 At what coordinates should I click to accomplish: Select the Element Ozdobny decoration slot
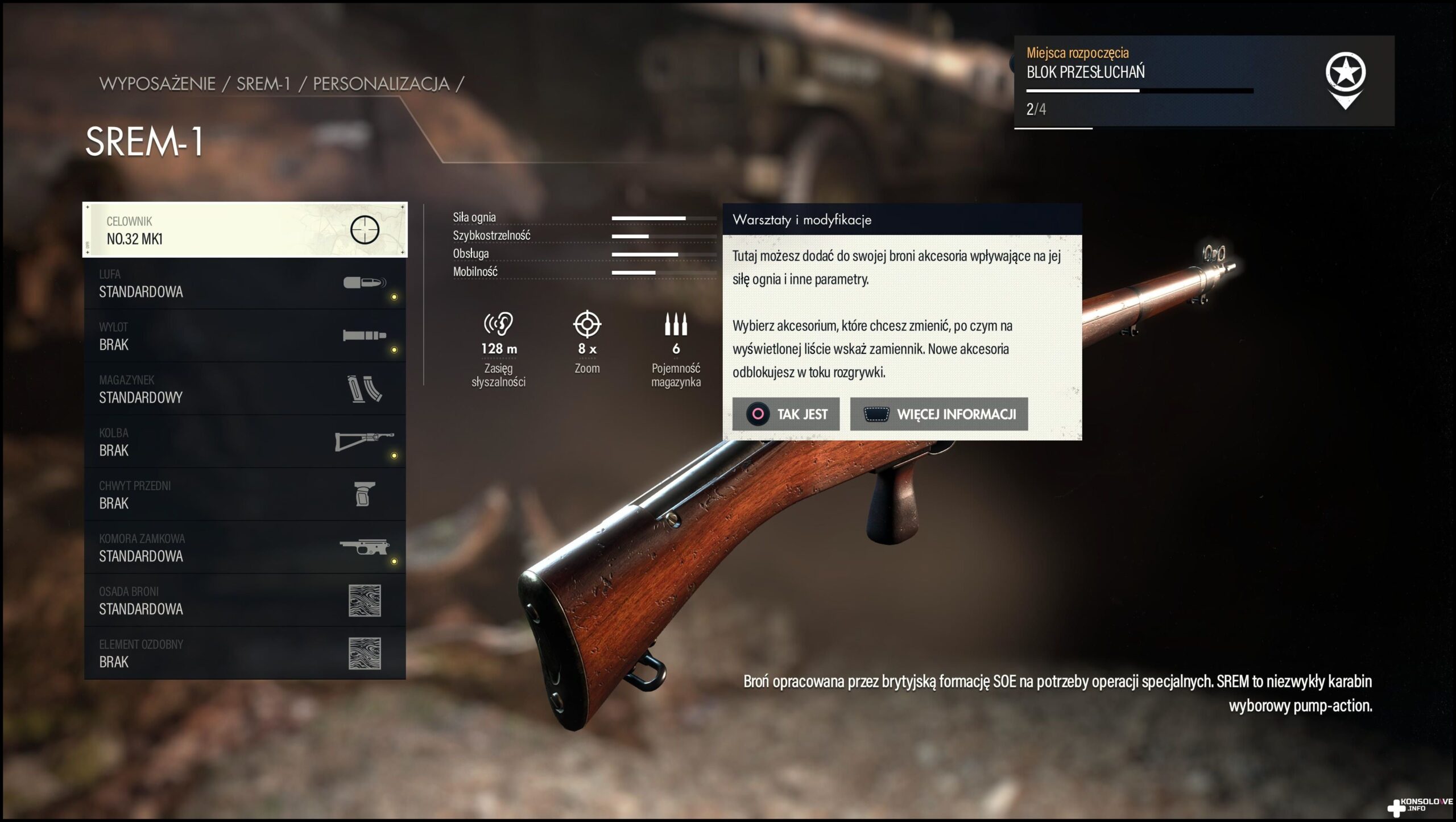pyautogui.click(x=245, y=654)
